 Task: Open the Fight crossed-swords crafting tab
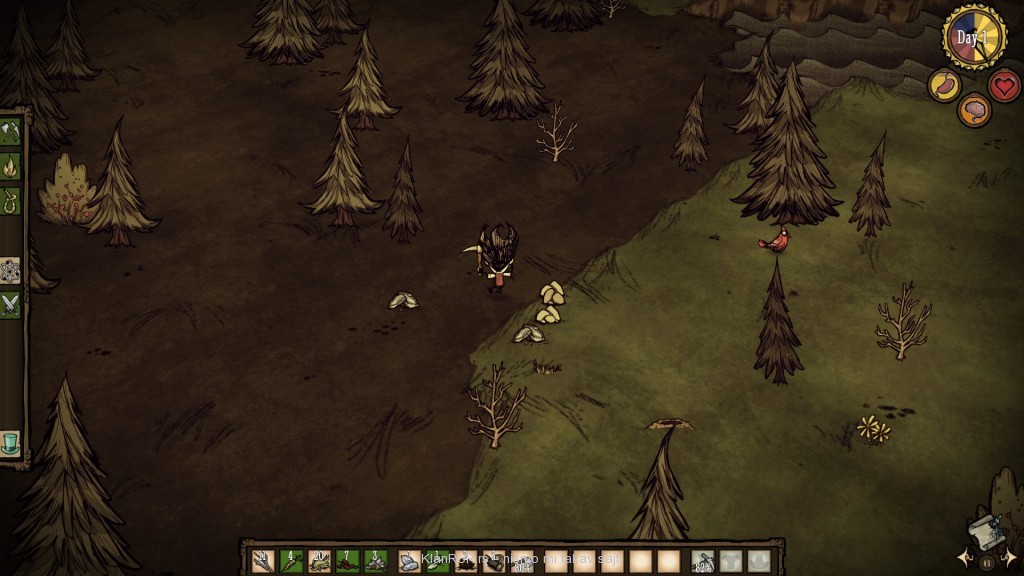point(10,304)
